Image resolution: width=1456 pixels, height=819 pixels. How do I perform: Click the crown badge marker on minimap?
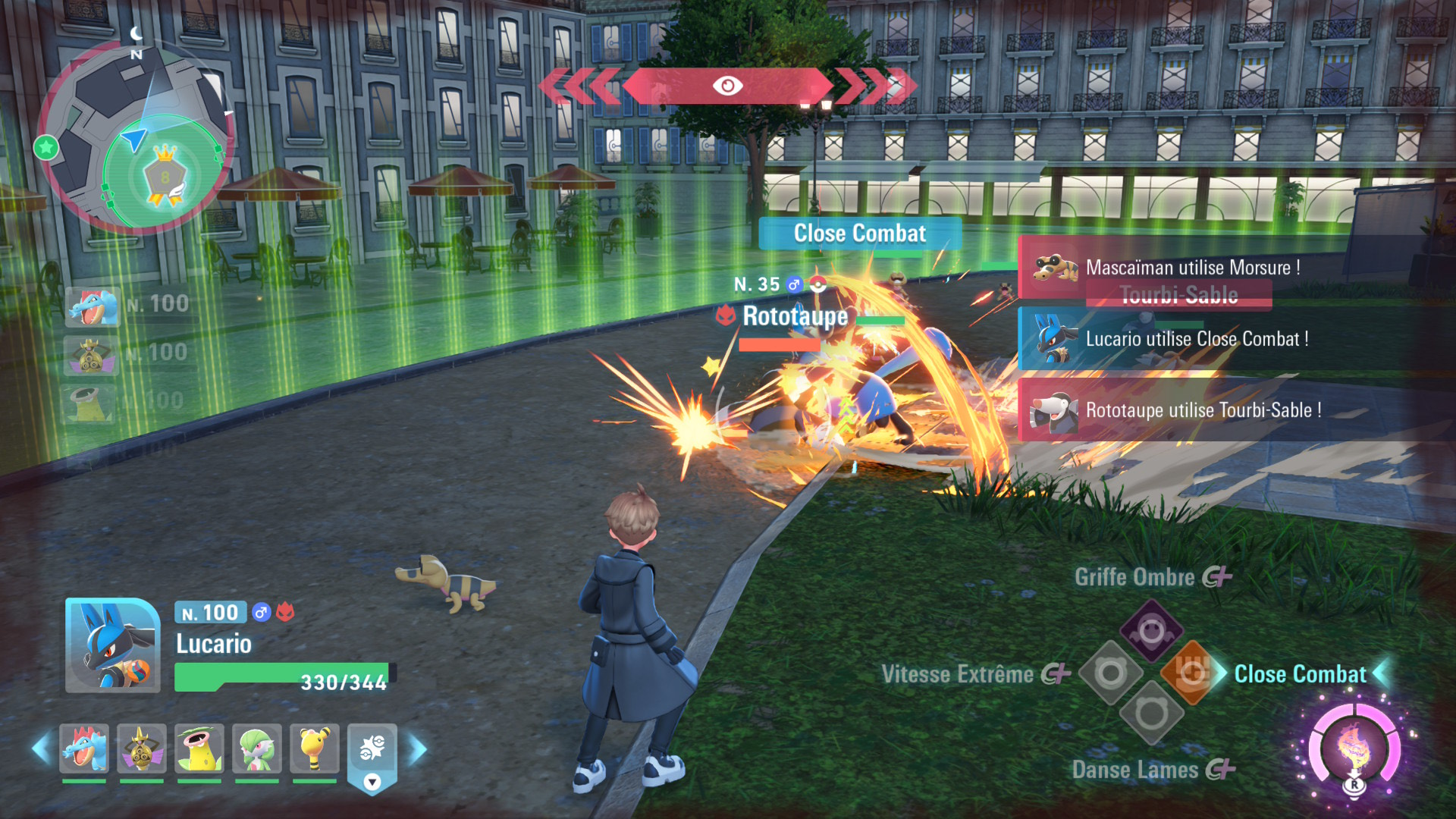coord(165,177)
